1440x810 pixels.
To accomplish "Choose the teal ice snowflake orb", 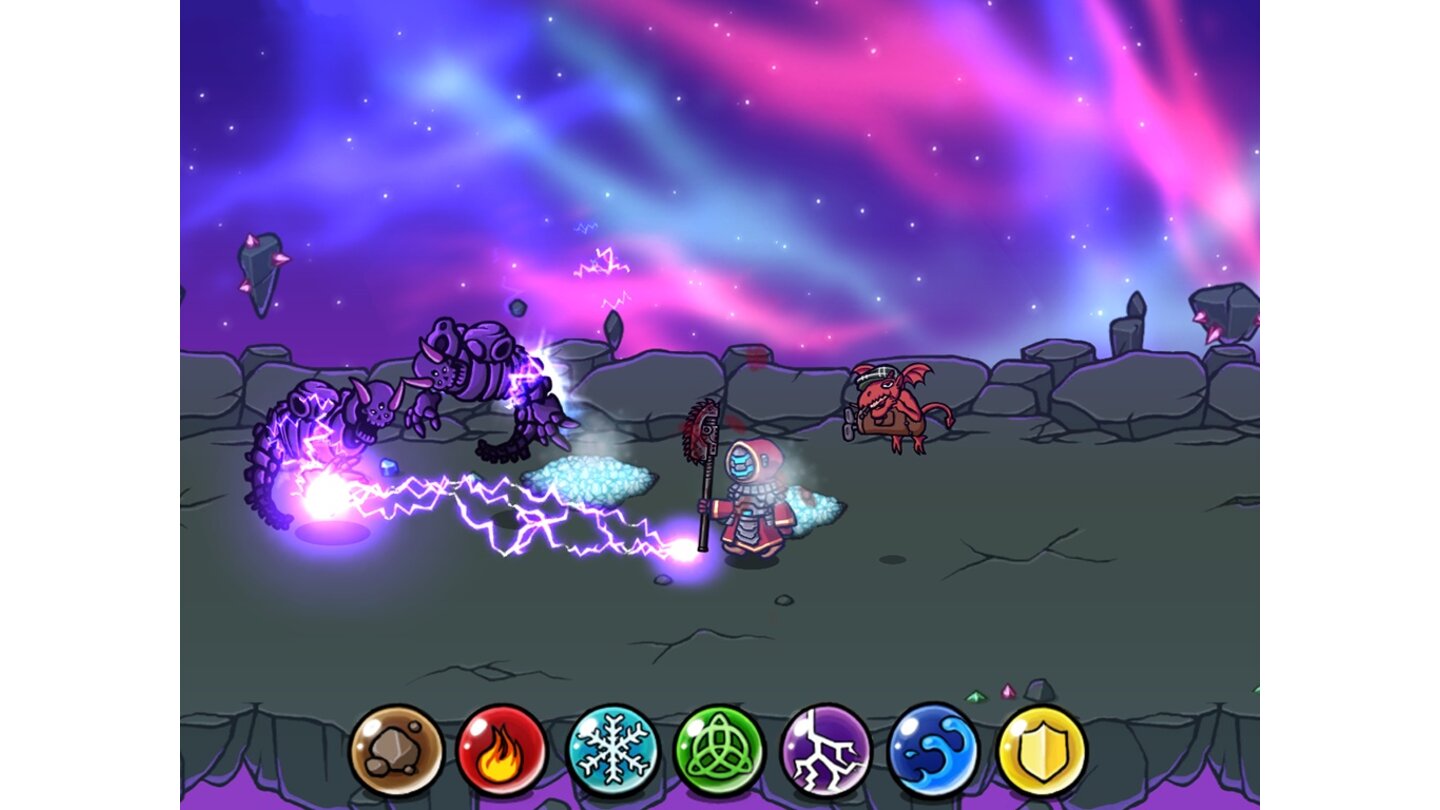I will tap(612, 750).
